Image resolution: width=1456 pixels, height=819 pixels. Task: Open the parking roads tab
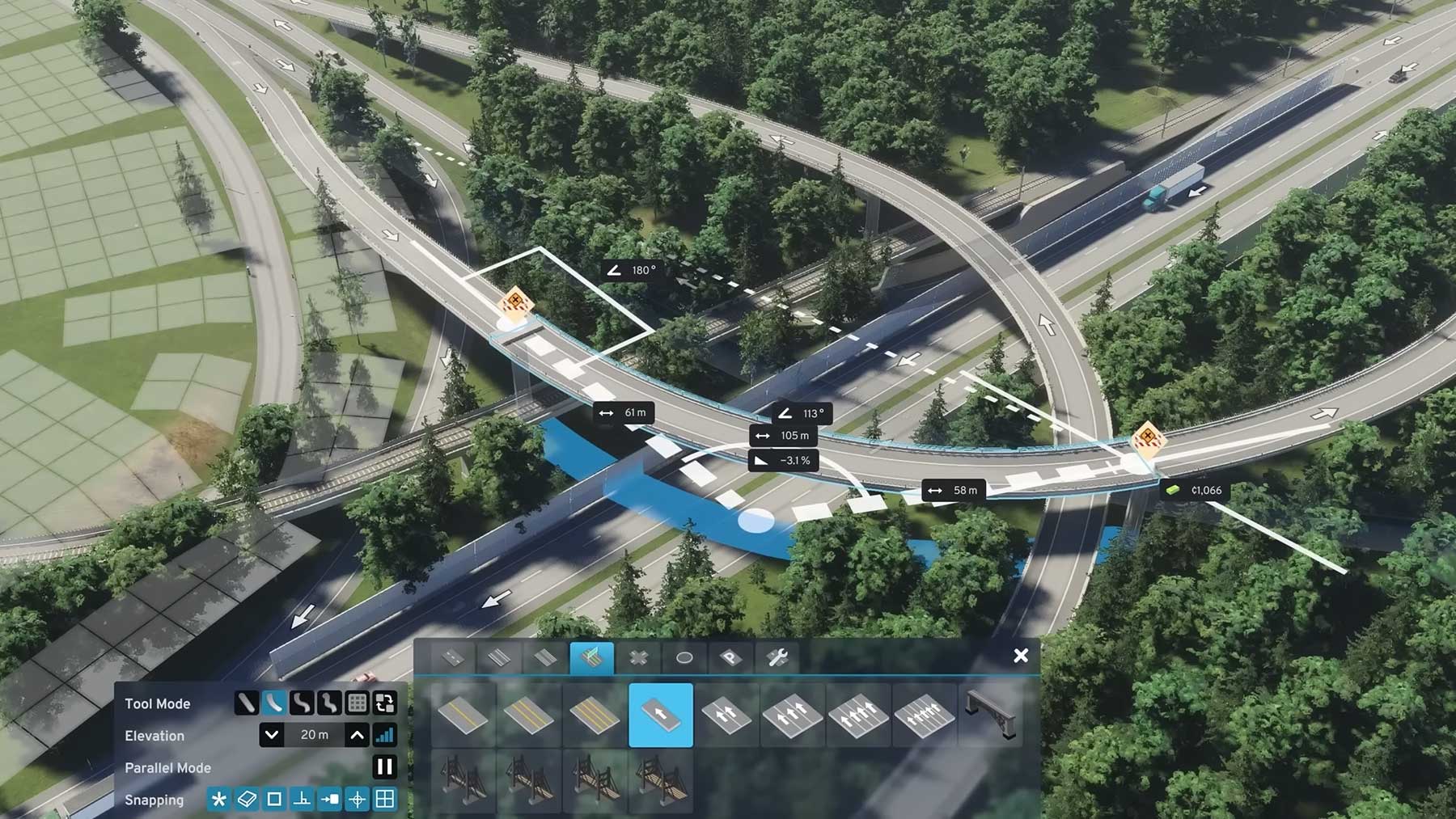tap(730, 658)
